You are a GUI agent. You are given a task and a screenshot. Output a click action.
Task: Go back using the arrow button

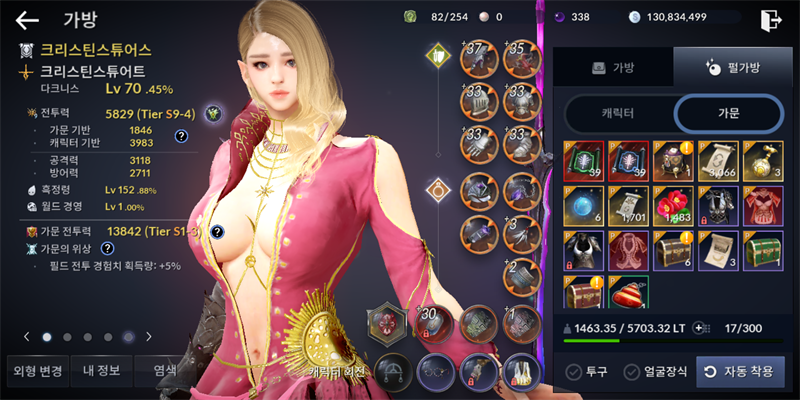pyautogui.click(x=27, y=19)
